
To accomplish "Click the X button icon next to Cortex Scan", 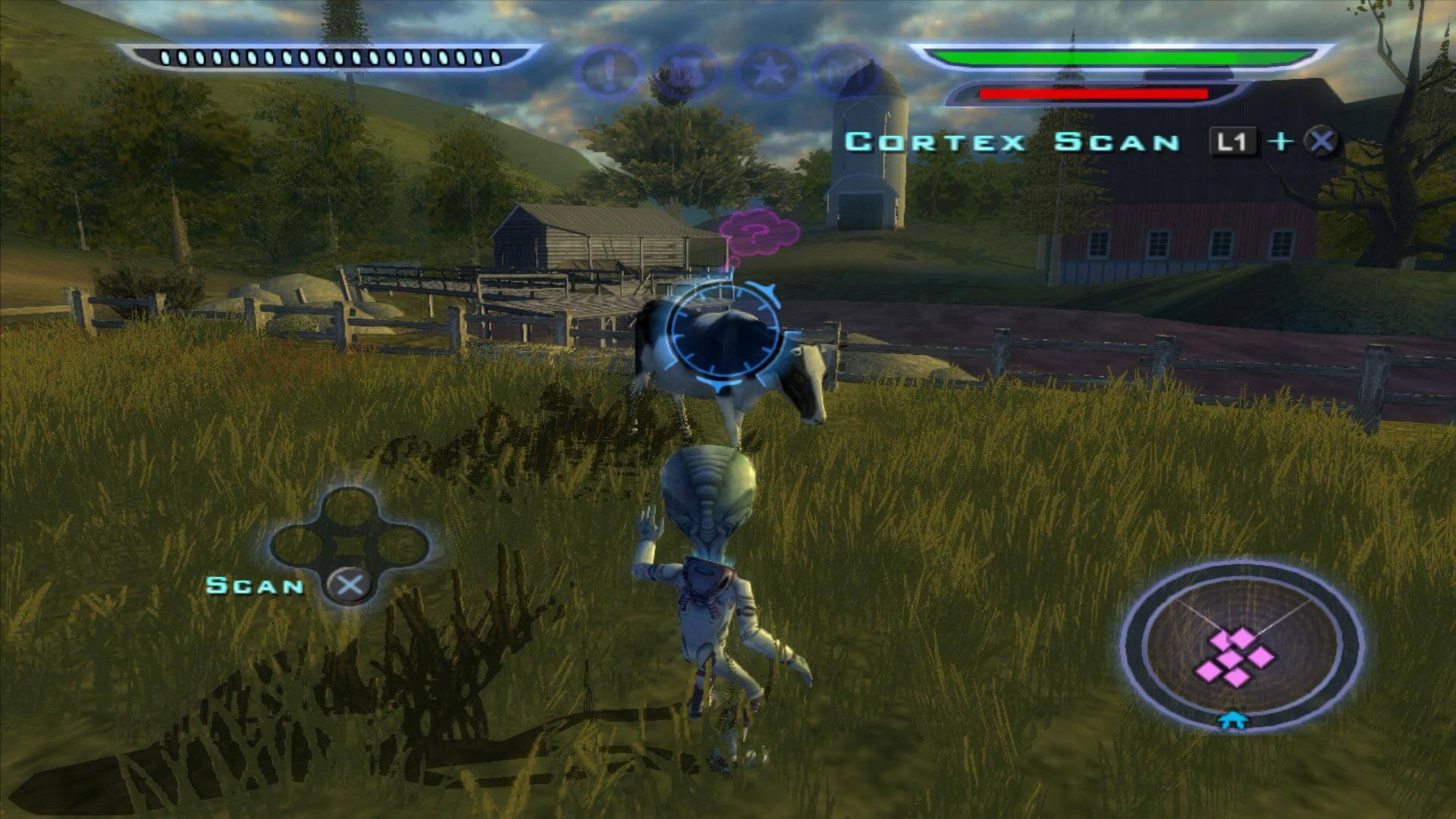I will point(1319,140).
